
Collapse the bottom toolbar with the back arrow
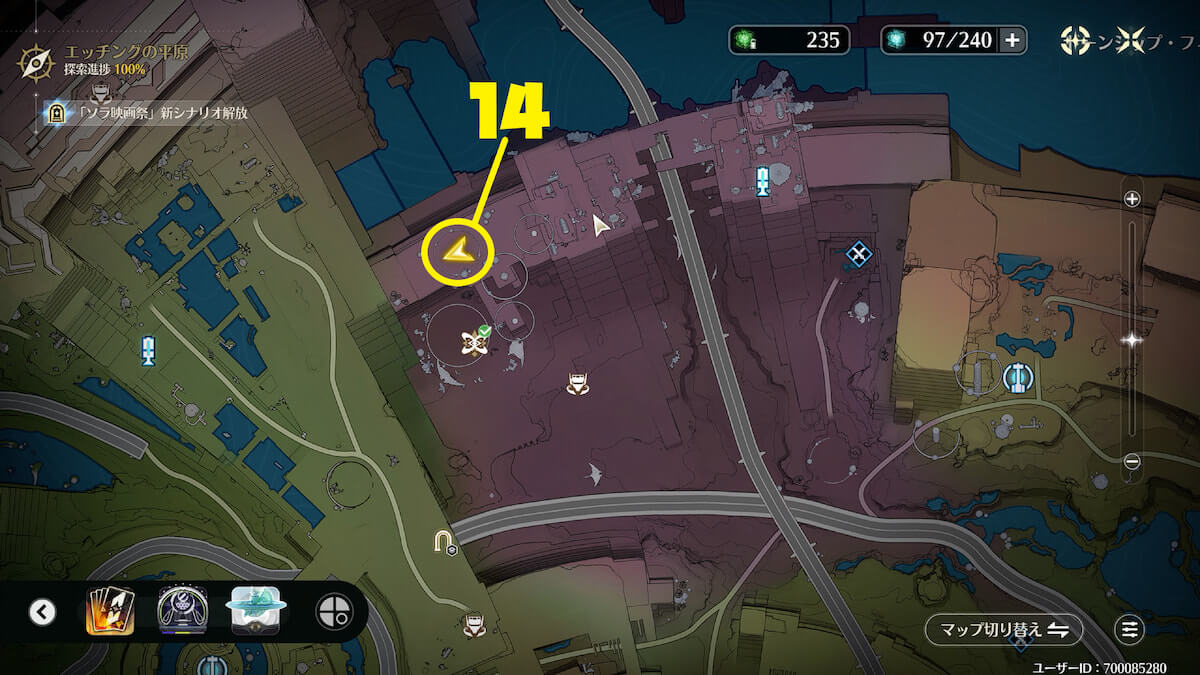pos(42,611)
